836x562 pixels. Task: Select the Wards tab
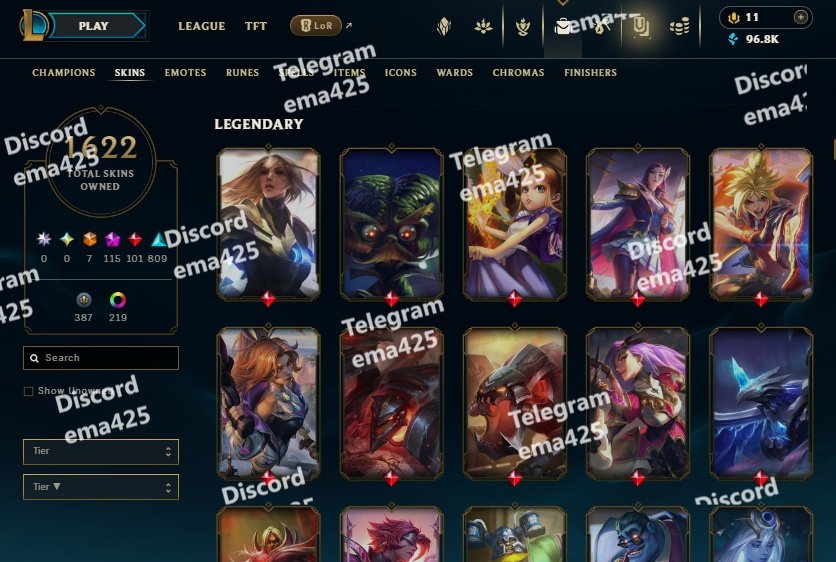(455, 73)
